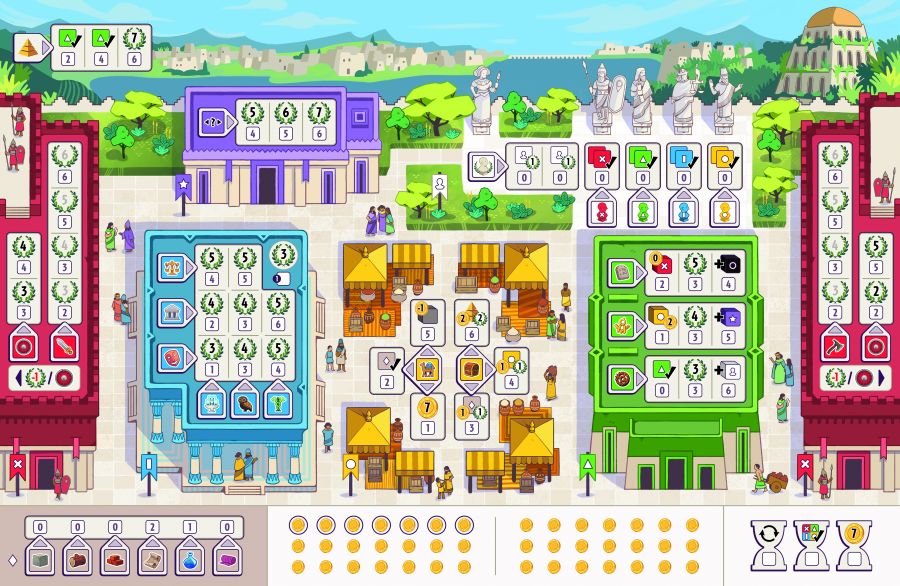Viewport: 900px width, 586px height.
Task: Choose the purple cloth resource tile
Action: pyautogui.click(x=226, y=558)
